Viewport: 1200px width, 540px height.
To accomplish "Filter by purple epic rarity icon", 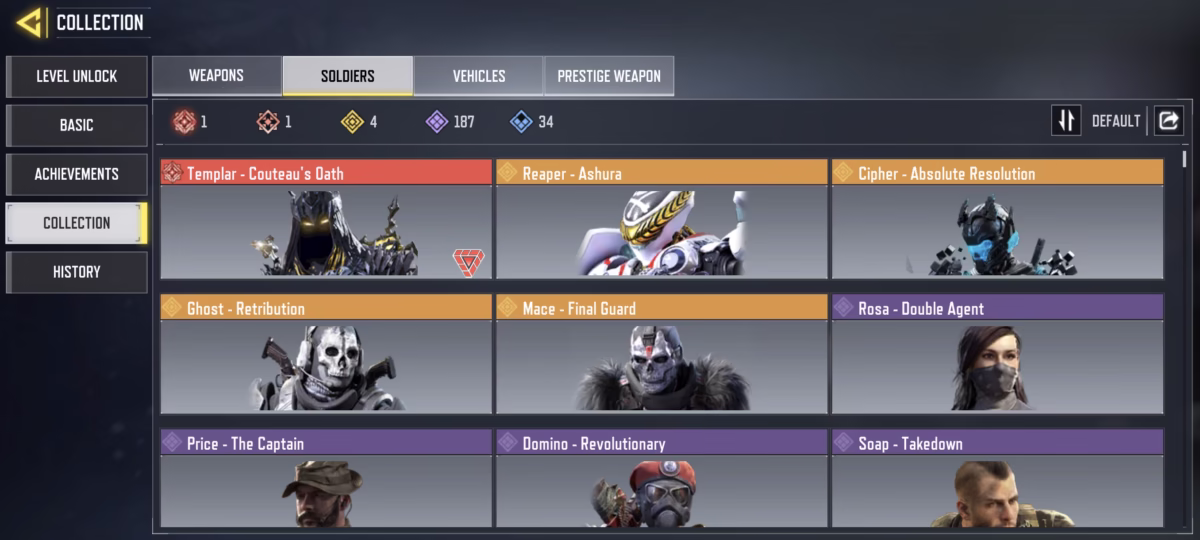I will click(437, 122).
